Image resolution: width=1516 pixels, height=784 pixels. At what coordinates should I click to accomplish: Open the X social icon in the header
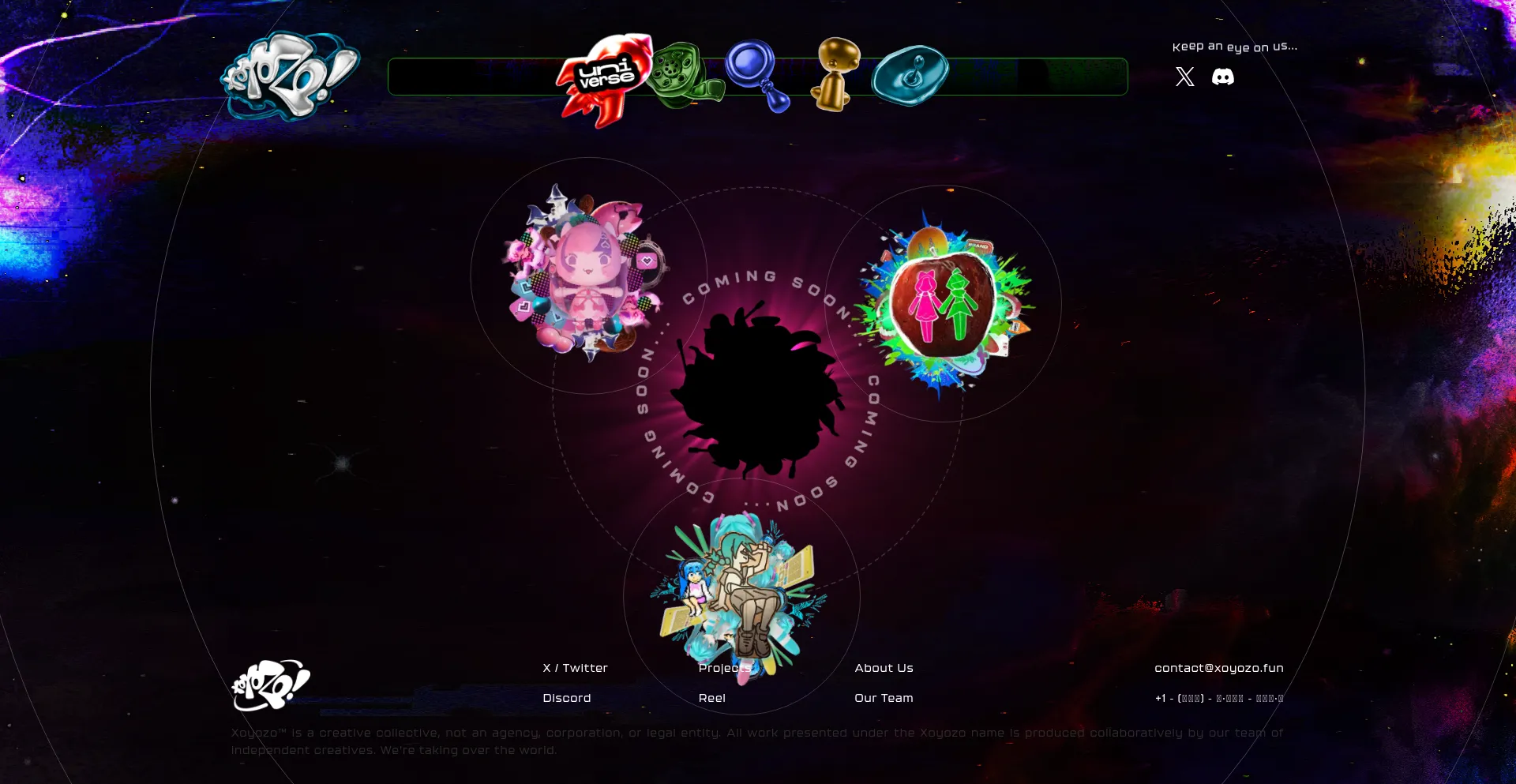coord(1184,77)
